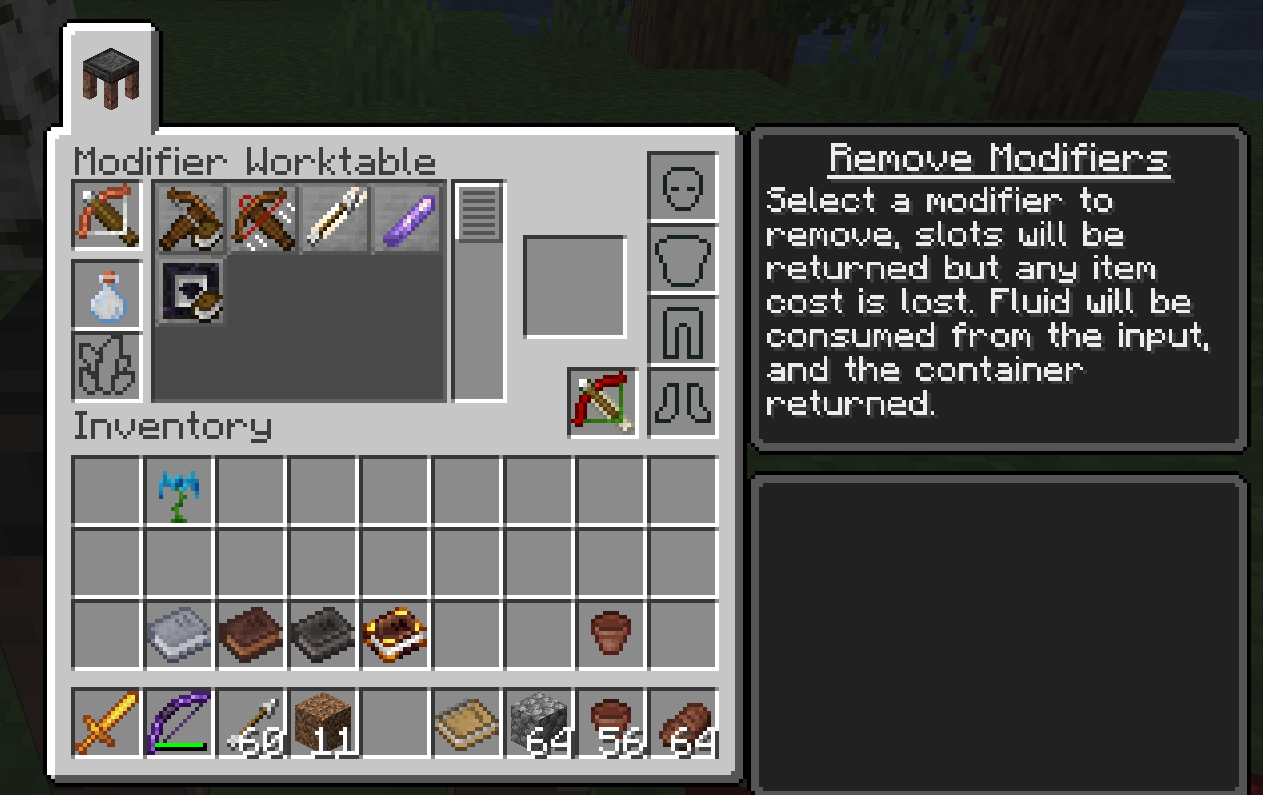The image size is (1263, 795).
Task: Take the red crossbow from the side slot
Action: click(603, 402)
